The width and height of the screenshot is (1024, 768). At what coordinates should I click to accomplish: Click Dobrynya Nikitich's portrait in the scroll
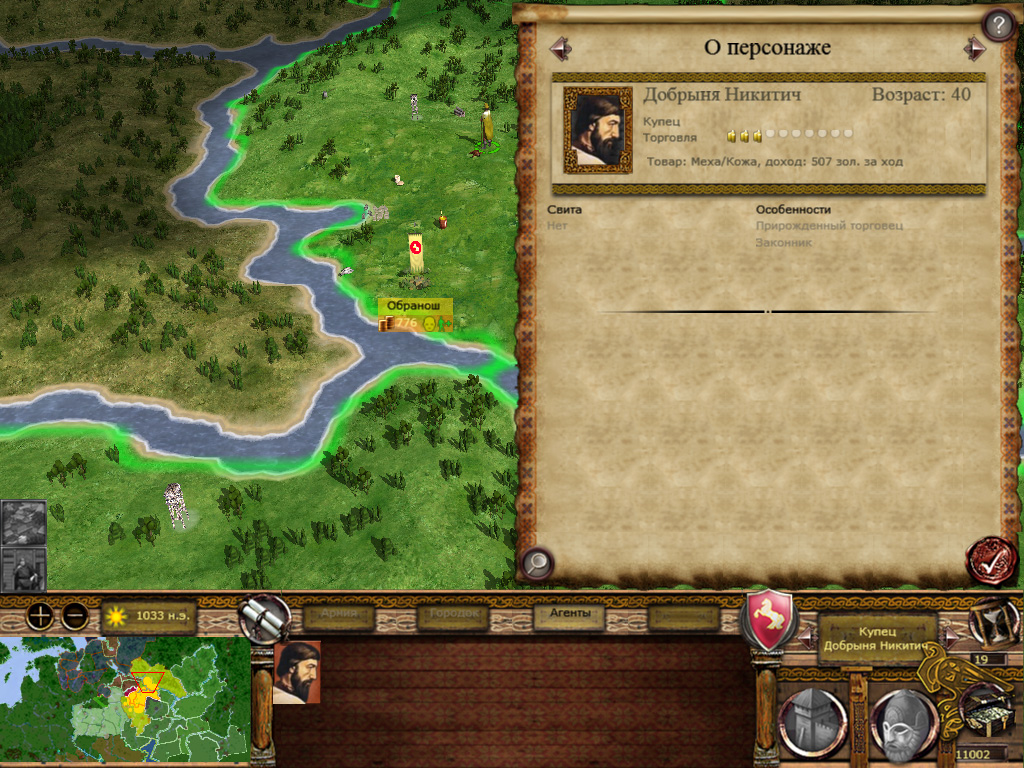598,130
